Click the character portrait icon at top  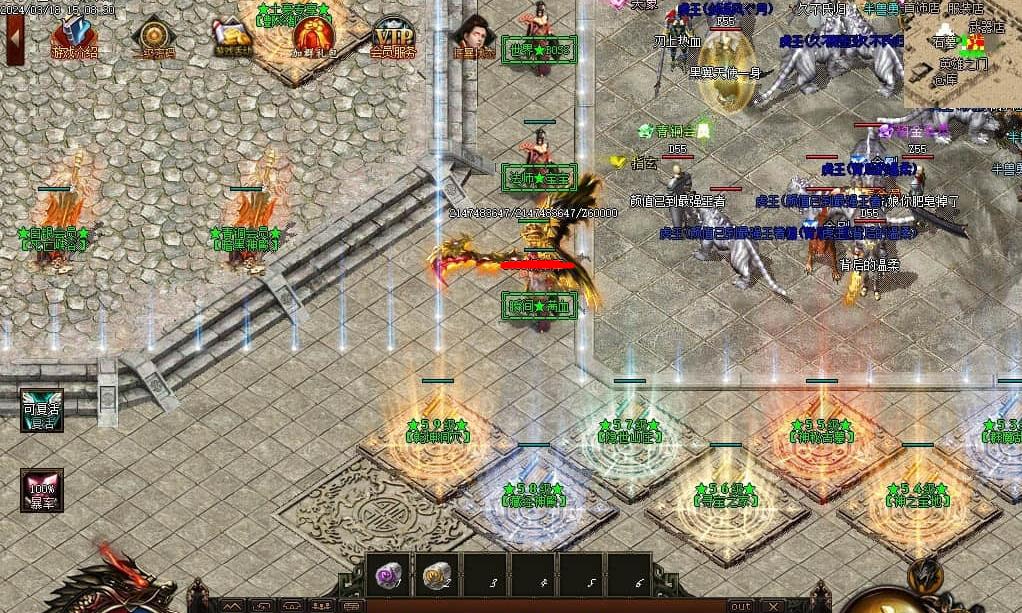click(473, 38)
